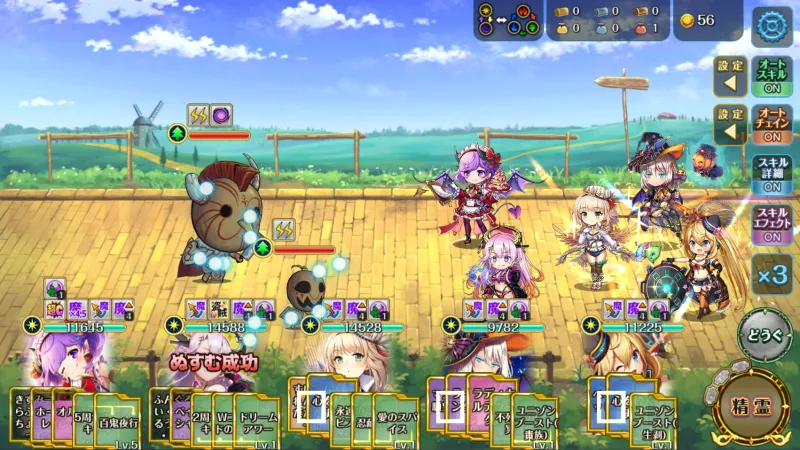Open the どうぐ (items) button
The height and width of the screenshot is (450, 800).
point(765,335)
